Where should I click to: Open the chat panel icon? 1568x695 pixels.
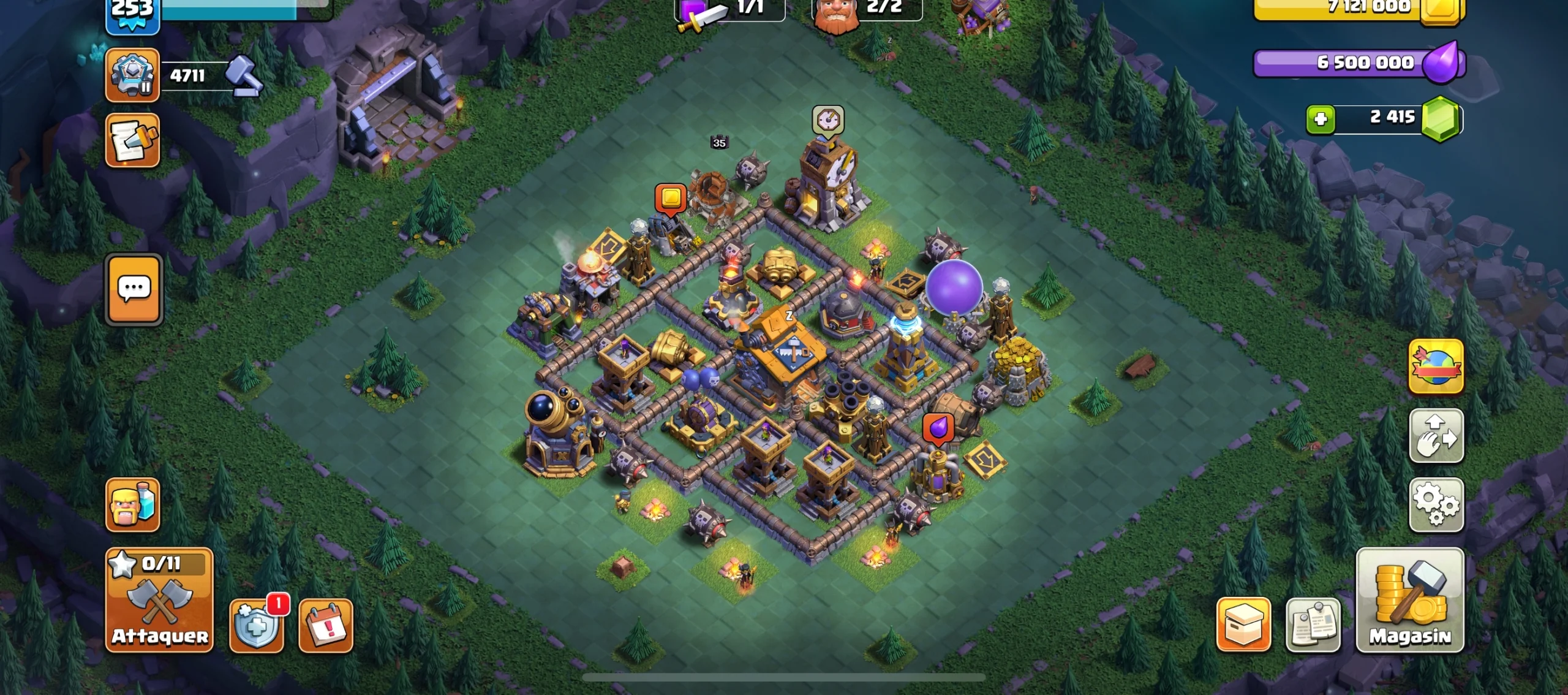(134, 290)
